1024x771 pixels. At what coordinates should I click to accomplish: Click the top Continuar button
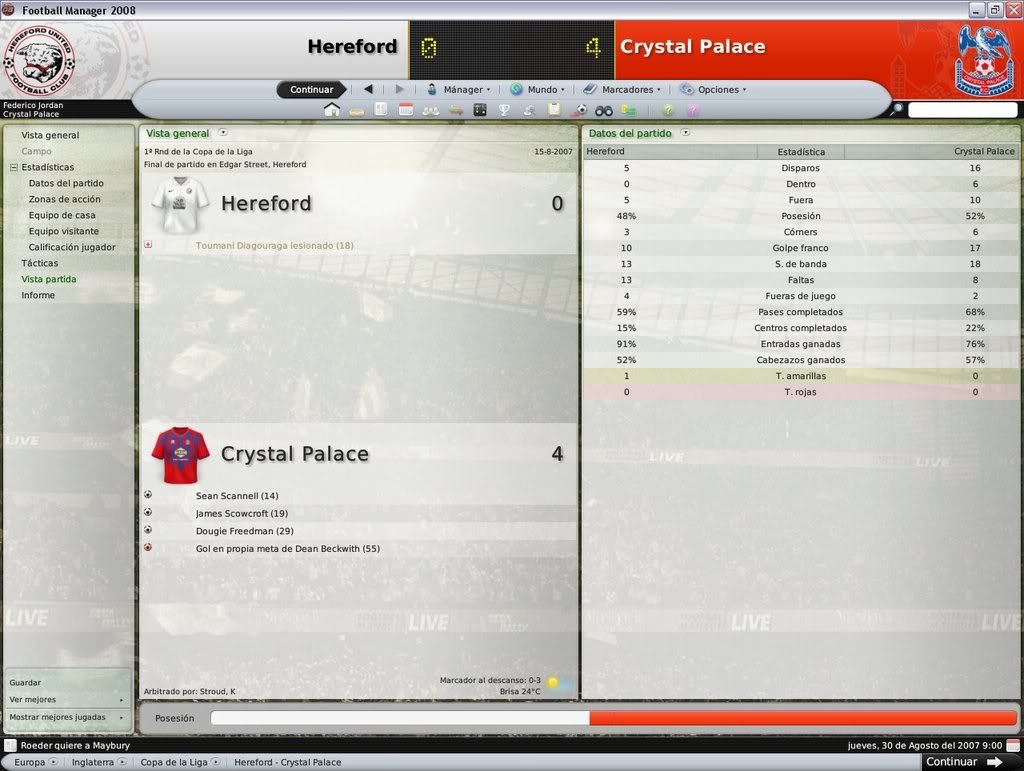pos(311,89)
